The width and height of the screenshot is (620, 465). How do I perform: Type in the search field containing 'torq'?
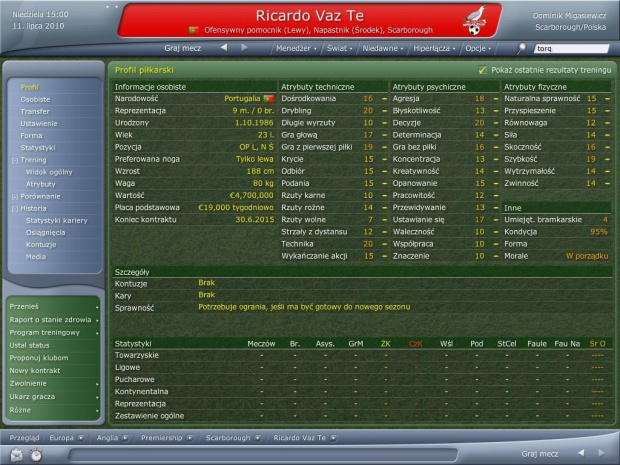[571, 48]
